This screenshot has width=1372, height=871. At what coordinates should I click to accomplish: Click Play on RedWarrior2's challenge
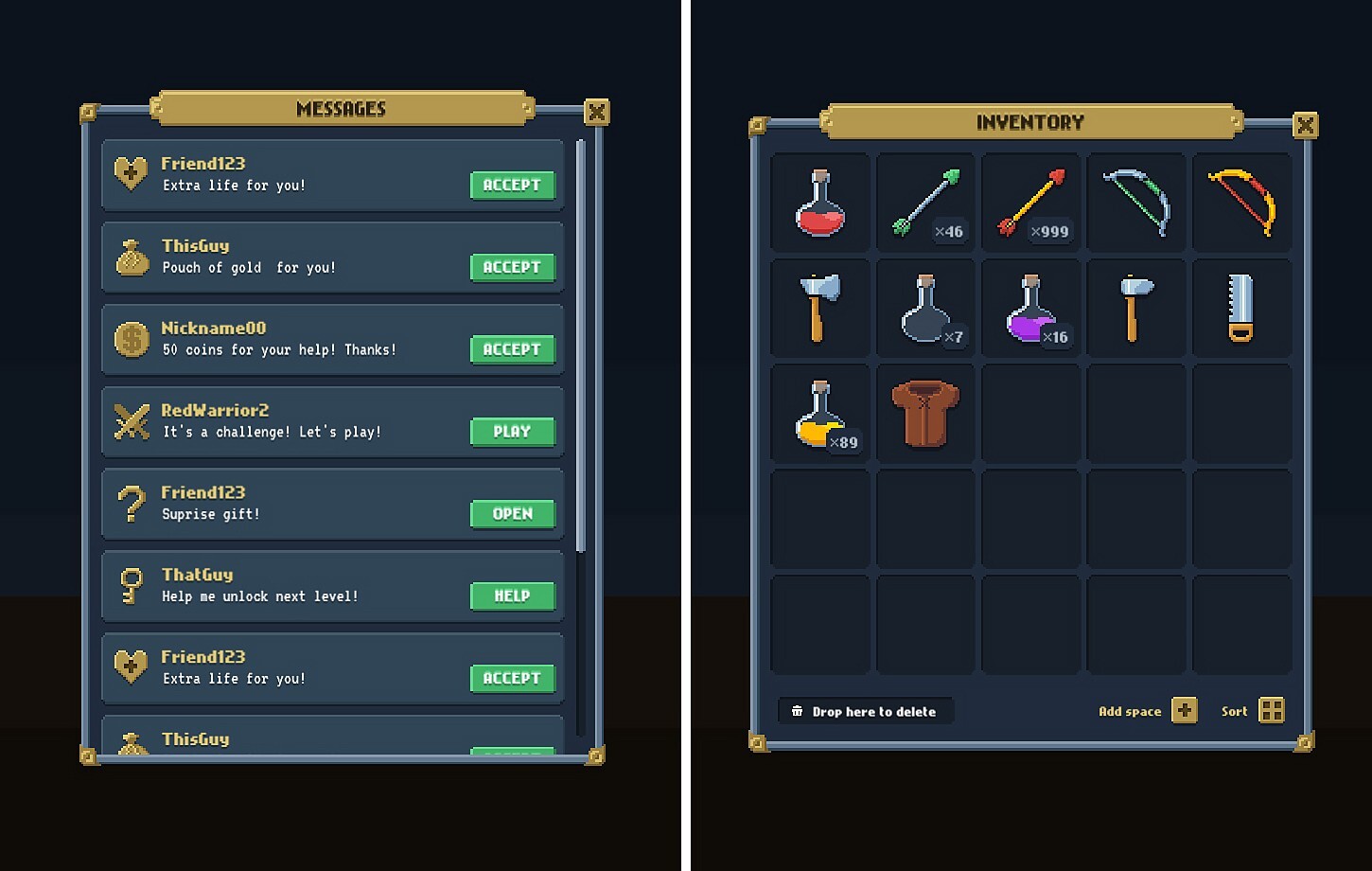(x=512, y=432)
